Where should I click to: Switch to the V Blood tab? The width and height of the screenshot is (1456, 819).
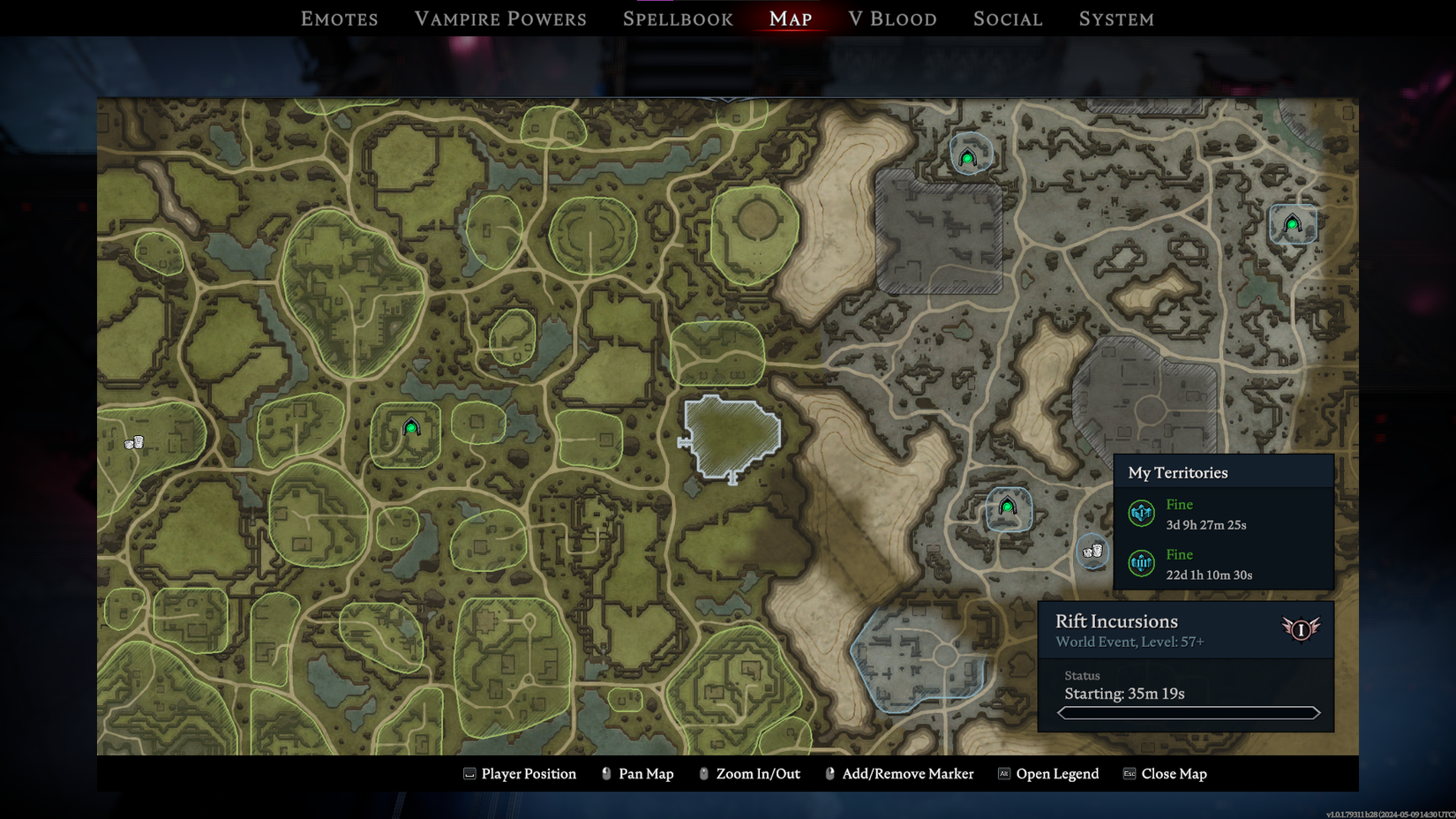[x=892, y=19]
